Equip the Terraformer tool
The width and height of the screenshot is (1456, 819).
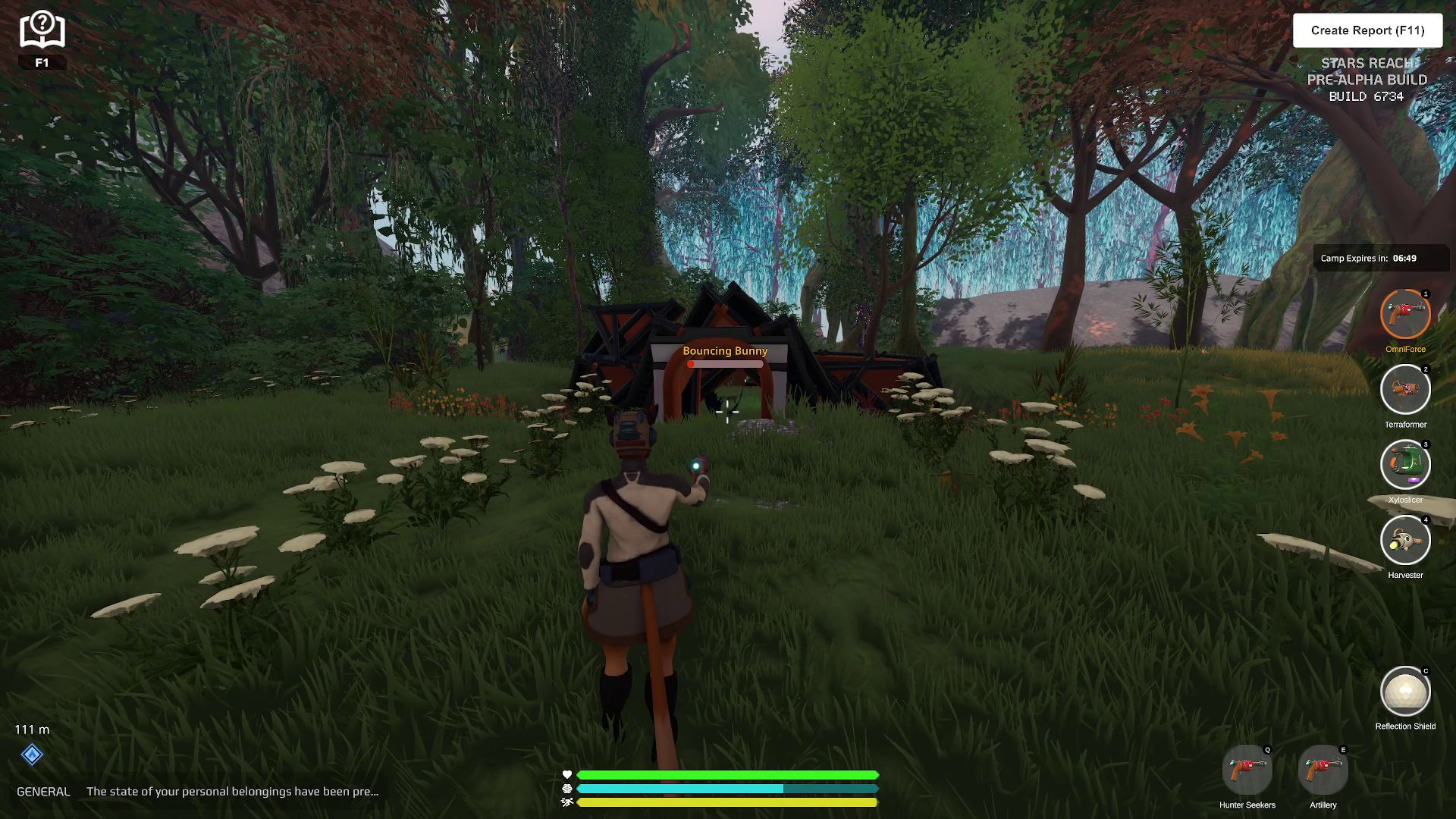pyautogui.click(x=1404, y=390)
